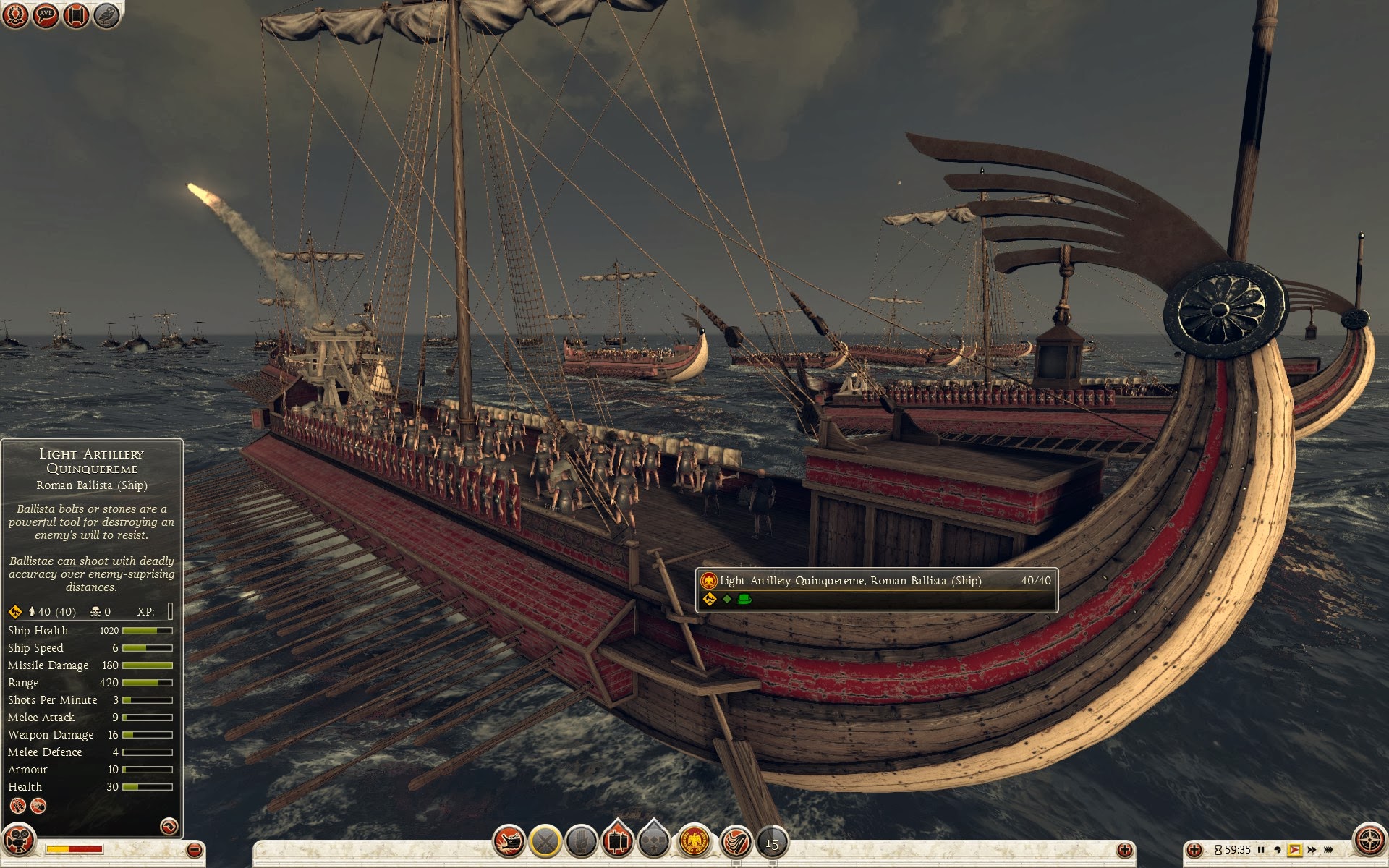Click the red arrow button on unit info panel
Image resolution: width=1389 pixels, height=868 pixels.
pyautogui.click(x=169, y=826)
